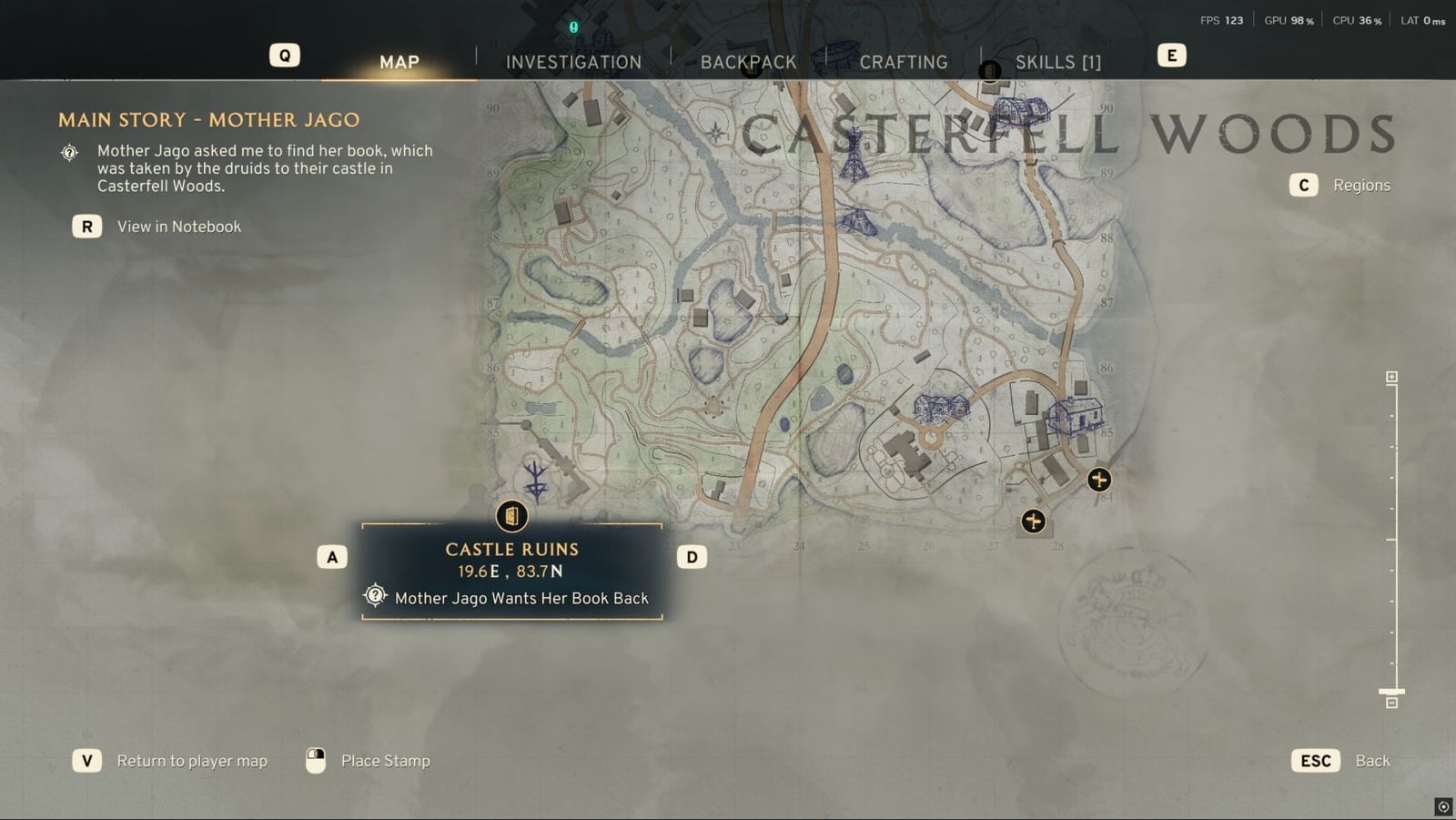Click the A key prompt beside Castle Ruins
This screenshot has height=820, width=1456.
point(332,555)
